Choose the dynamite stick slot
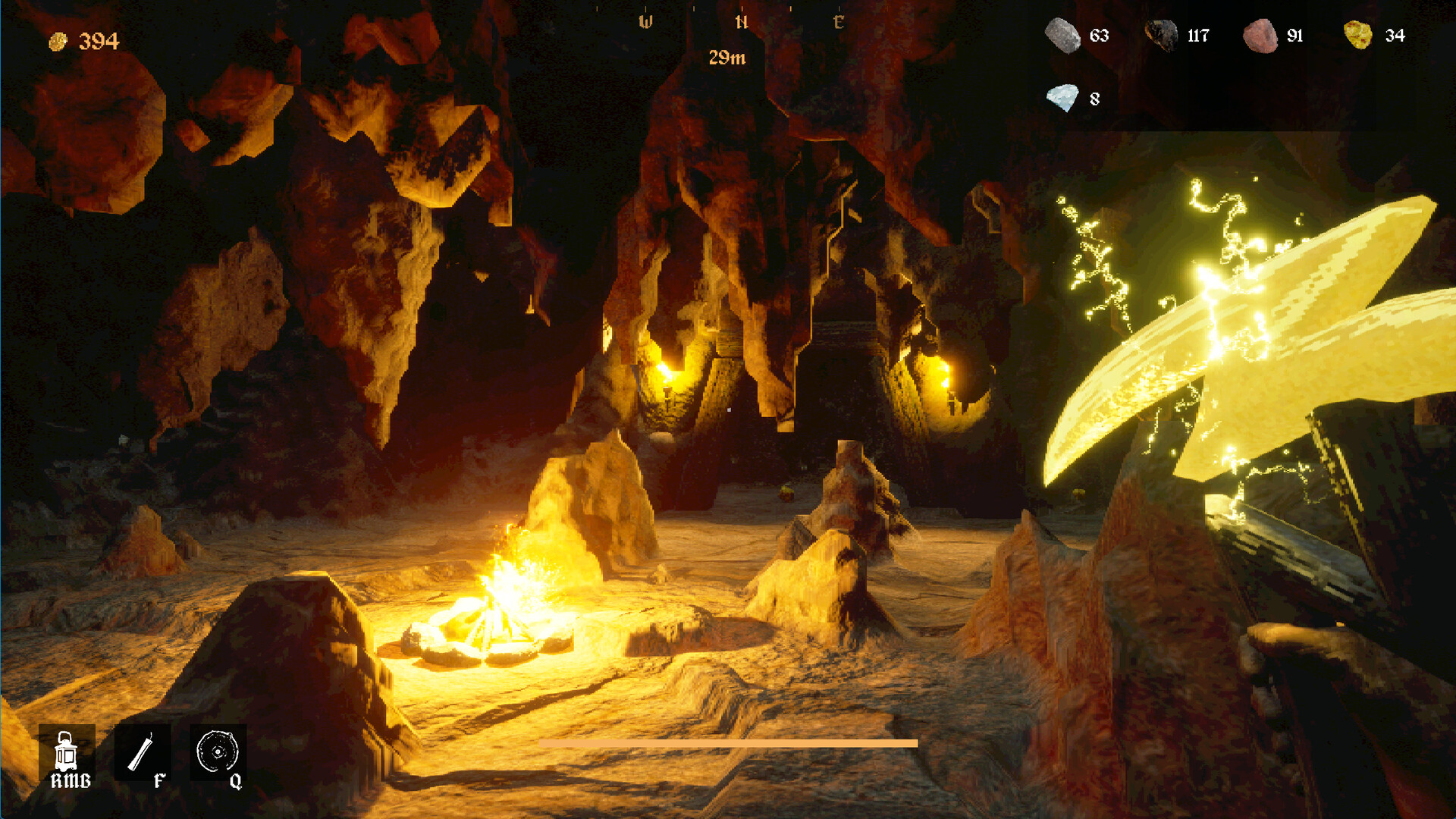The height and width of the screenshot is (819, 1456). click(142, 754)
